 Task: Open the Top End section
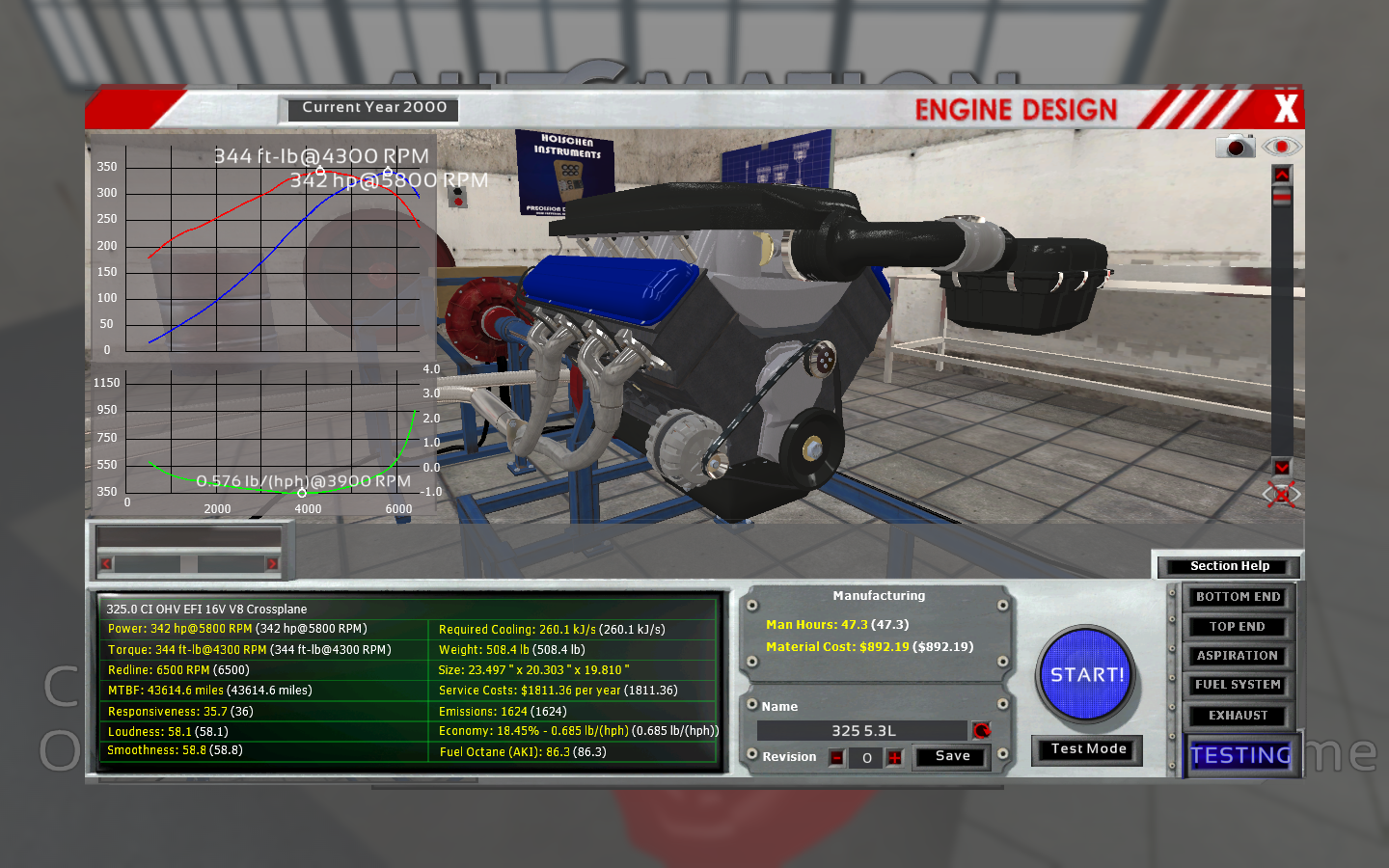tap(1238, 627)
